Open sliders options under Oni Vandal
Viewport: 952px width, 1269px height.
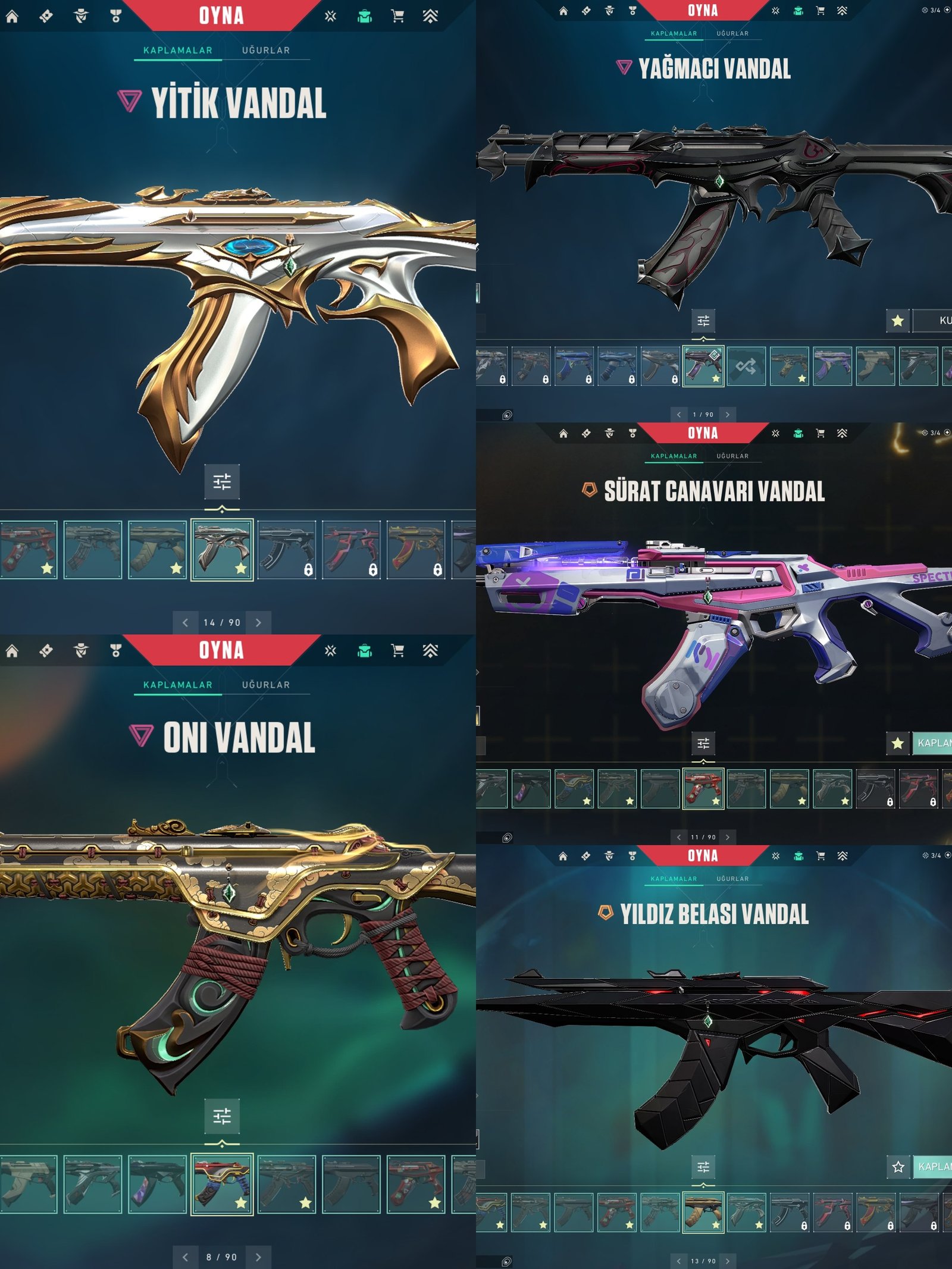pos(222,1116)
